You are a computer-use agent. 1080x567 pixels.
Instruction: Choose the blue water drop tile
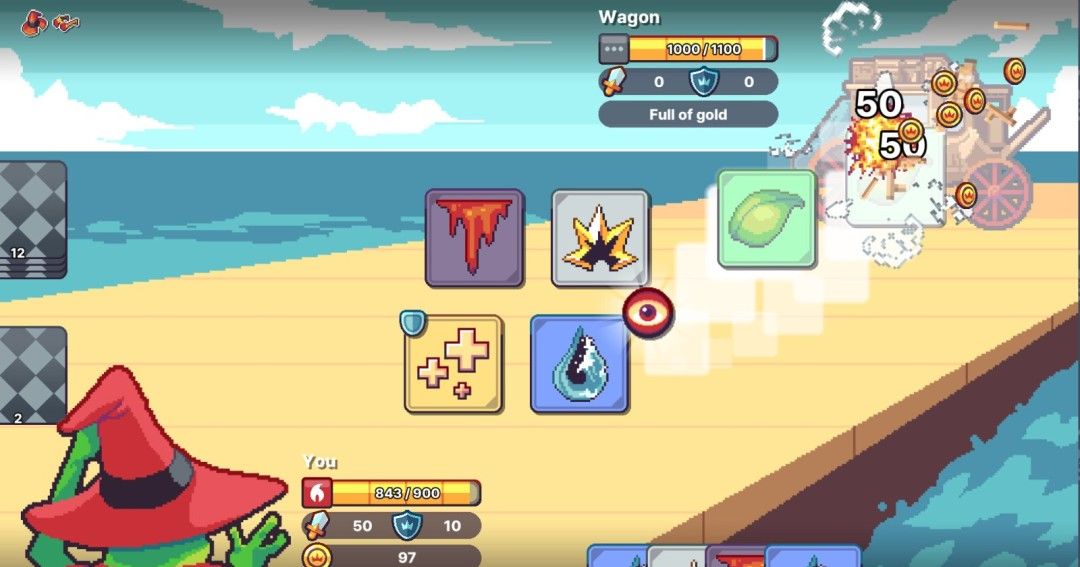579,364
